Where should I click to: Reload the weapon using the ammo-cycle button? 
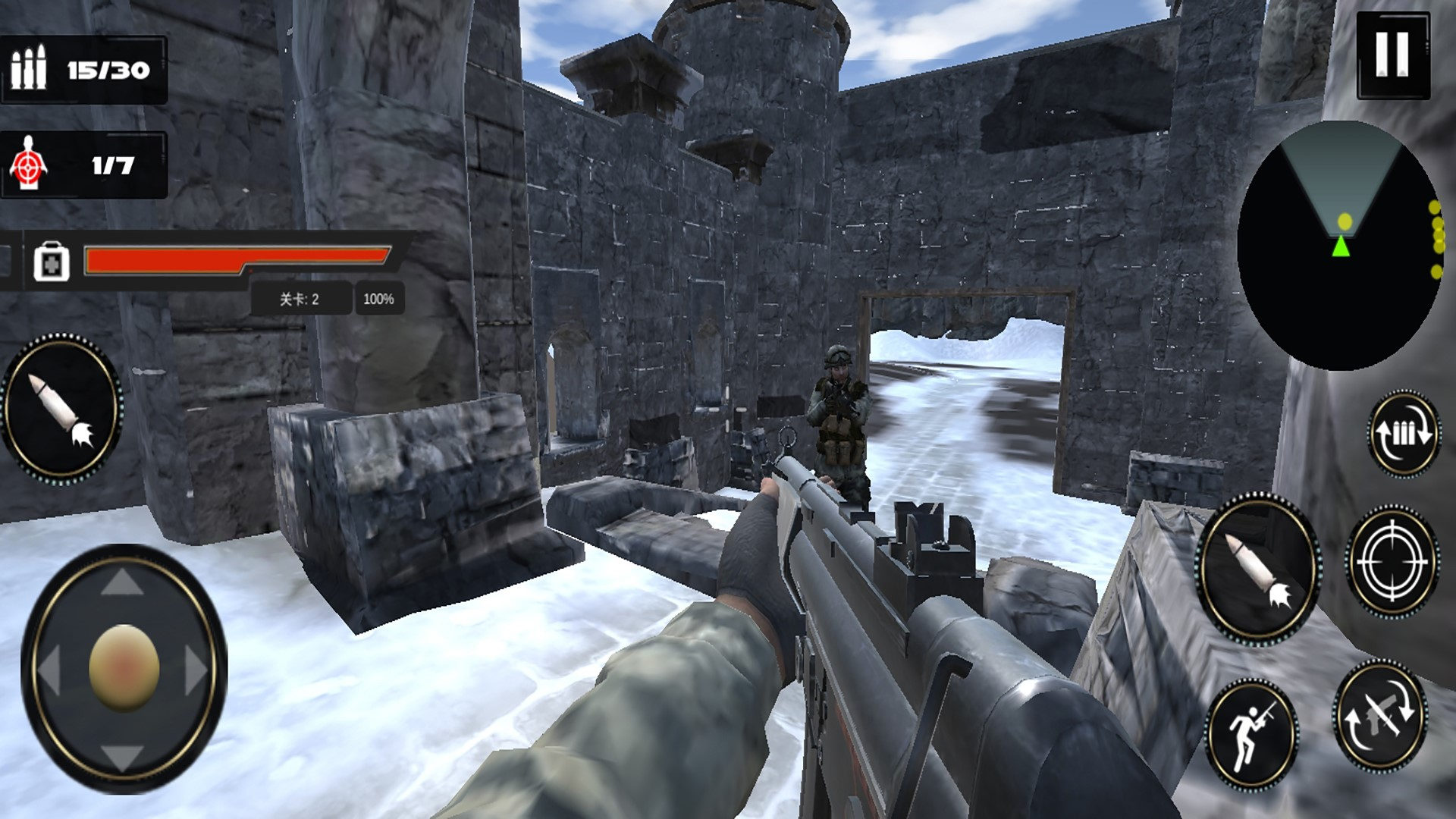point(1404,434)
